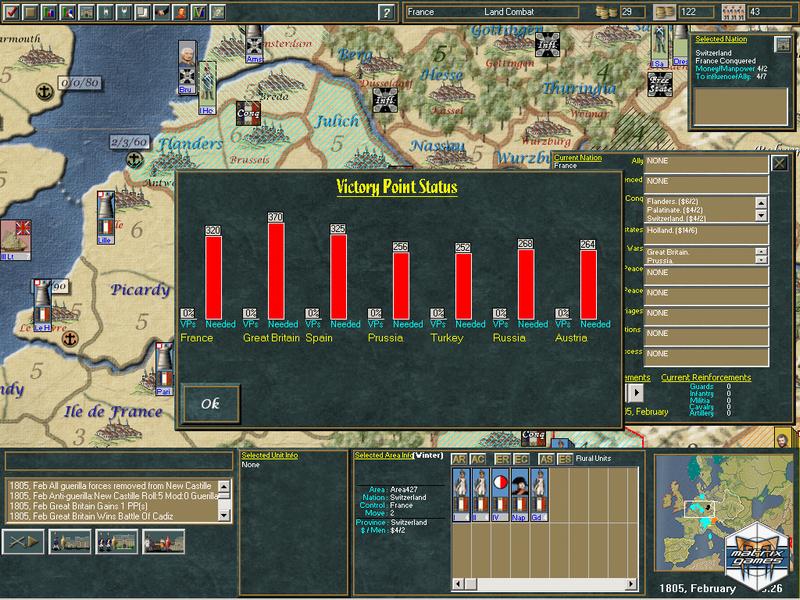800x600 pixels.
Task: Select the AR unit filter tab
Action: [459, 459]
